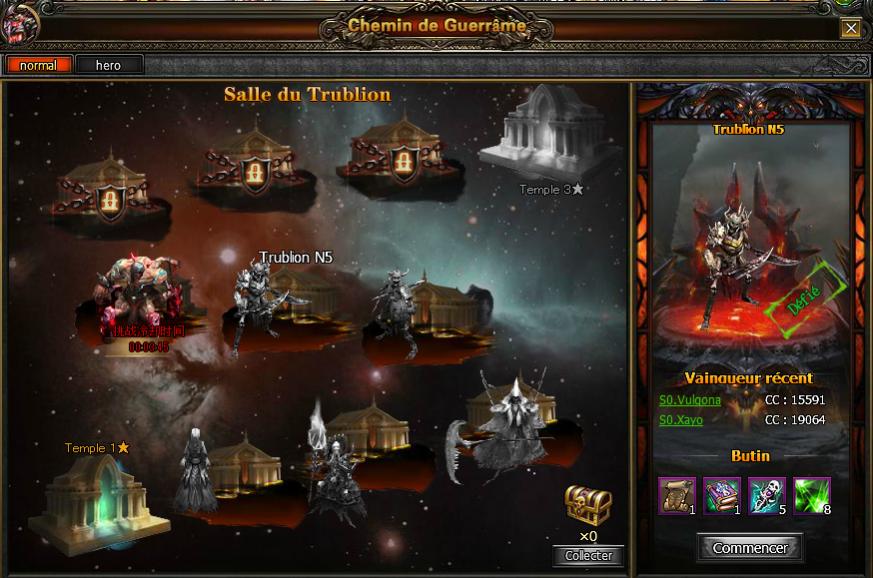
Task: Enter Temple 1 stage
Action: 93,502
